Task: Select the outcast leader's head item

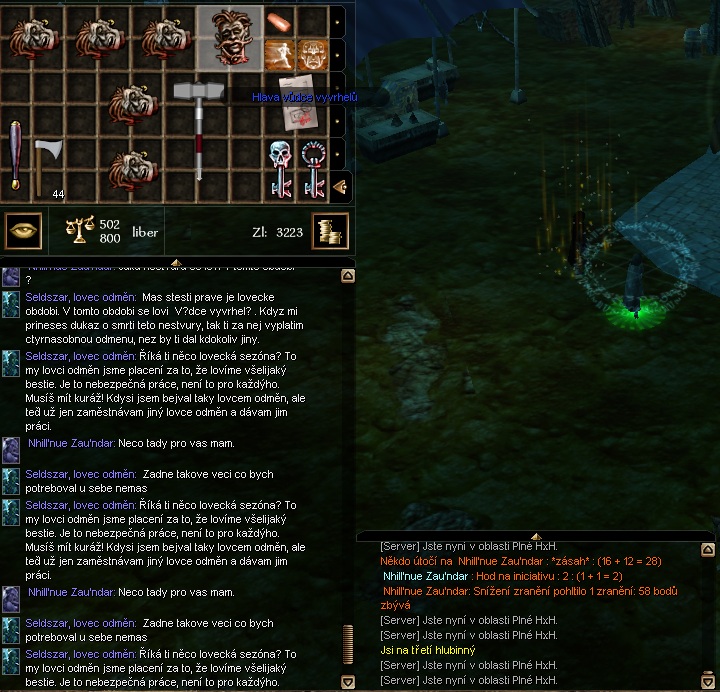Action: [x=229, y=38]
